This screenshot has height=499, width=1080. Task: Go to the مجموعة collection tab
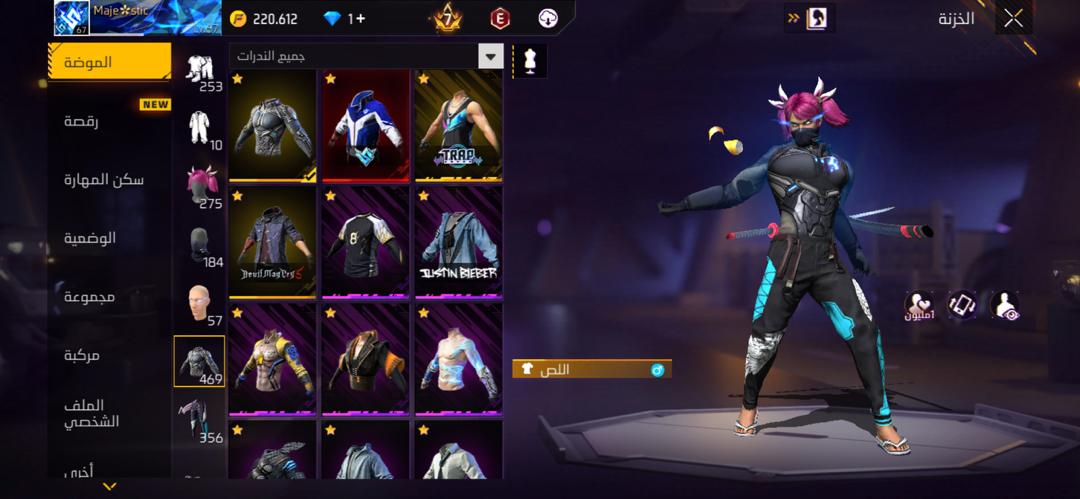pyautogui.click(x=90, y=297)
